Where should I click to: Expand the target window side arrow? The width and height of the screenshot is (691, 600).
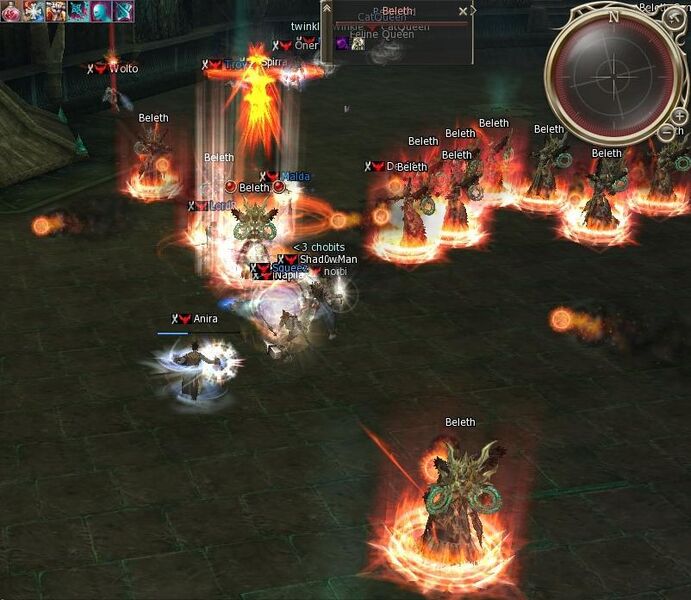(473, 11)
